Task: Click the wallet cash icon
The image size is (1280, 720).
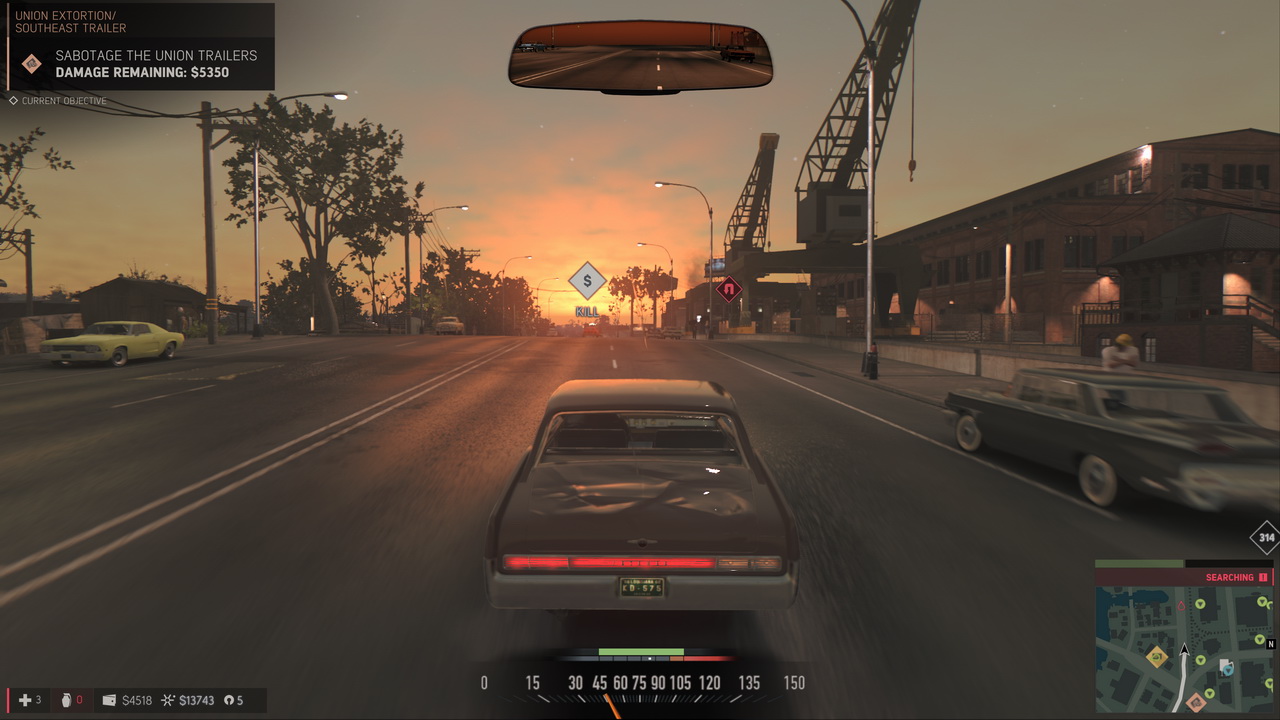Action: tap(109, 700)
